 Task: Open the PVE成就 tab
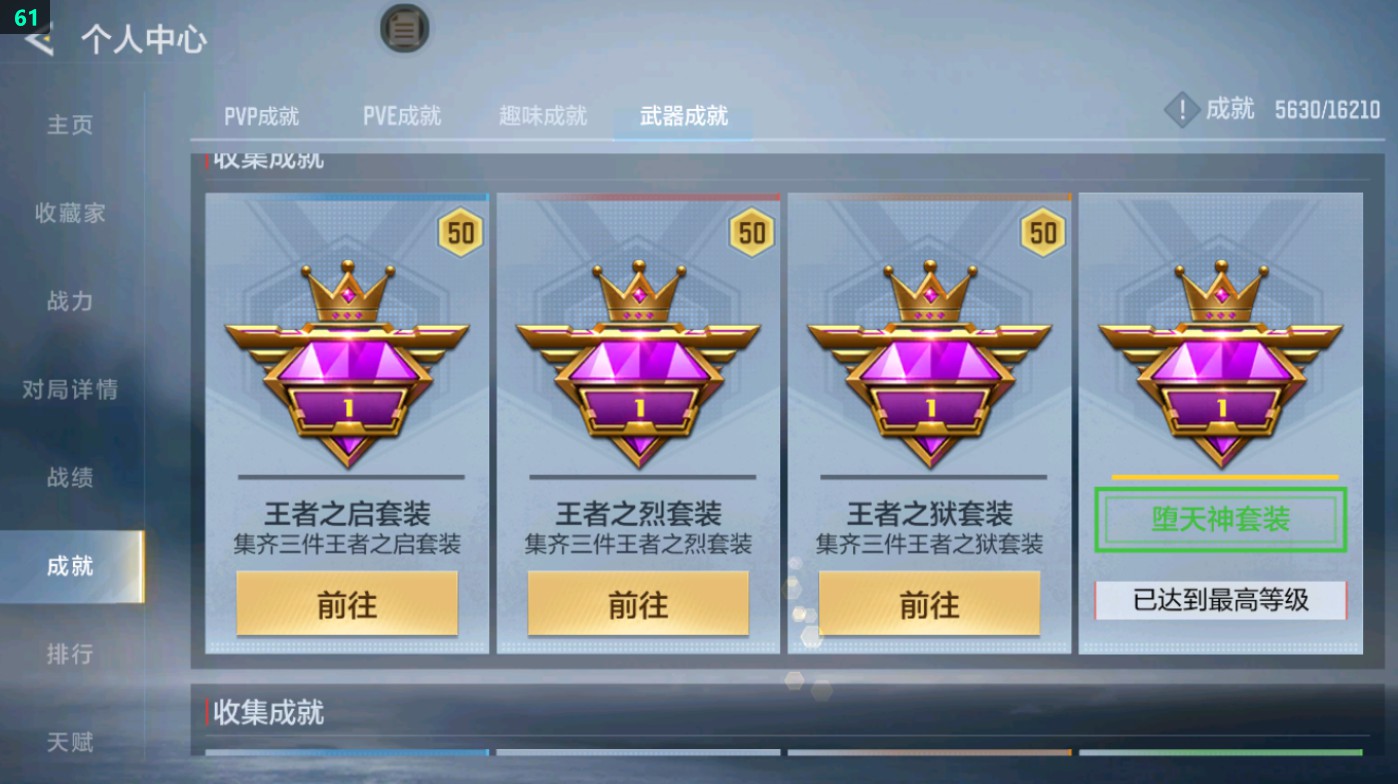pos(402,114)
